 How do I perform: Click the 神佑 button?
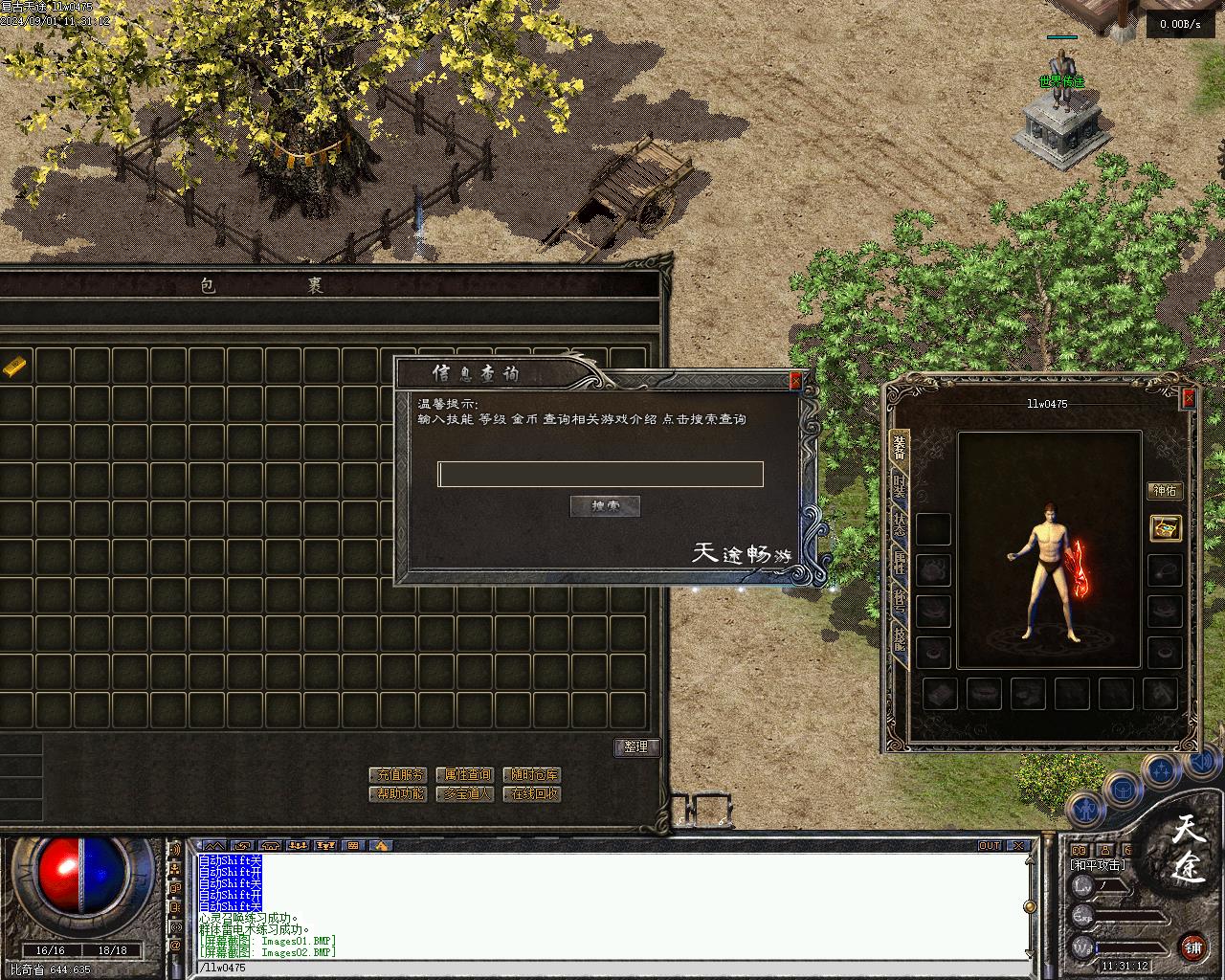tap(1165, 491)
